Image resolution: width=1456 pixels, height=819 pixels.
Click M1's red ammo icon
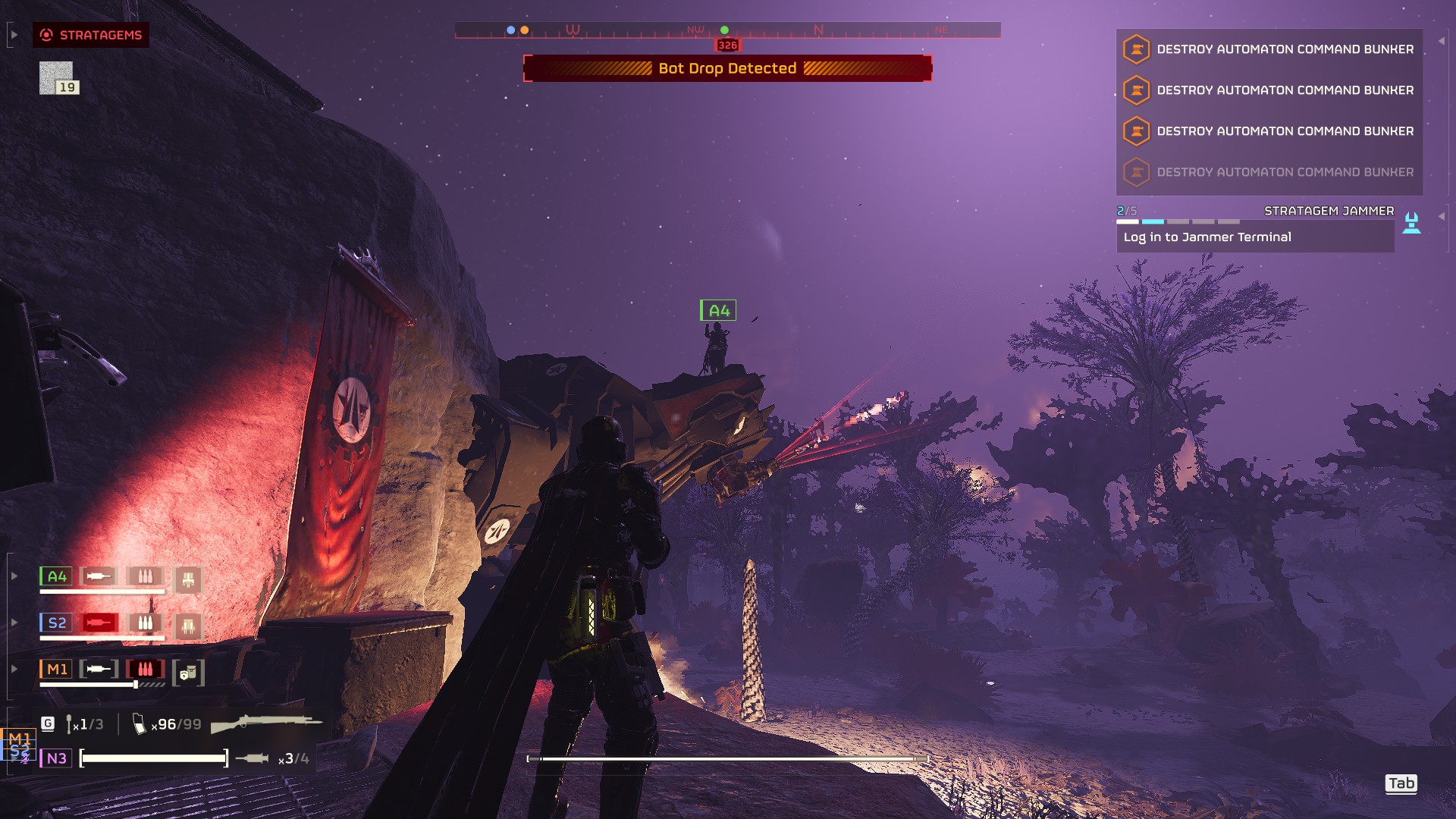[x=145, y=669]
